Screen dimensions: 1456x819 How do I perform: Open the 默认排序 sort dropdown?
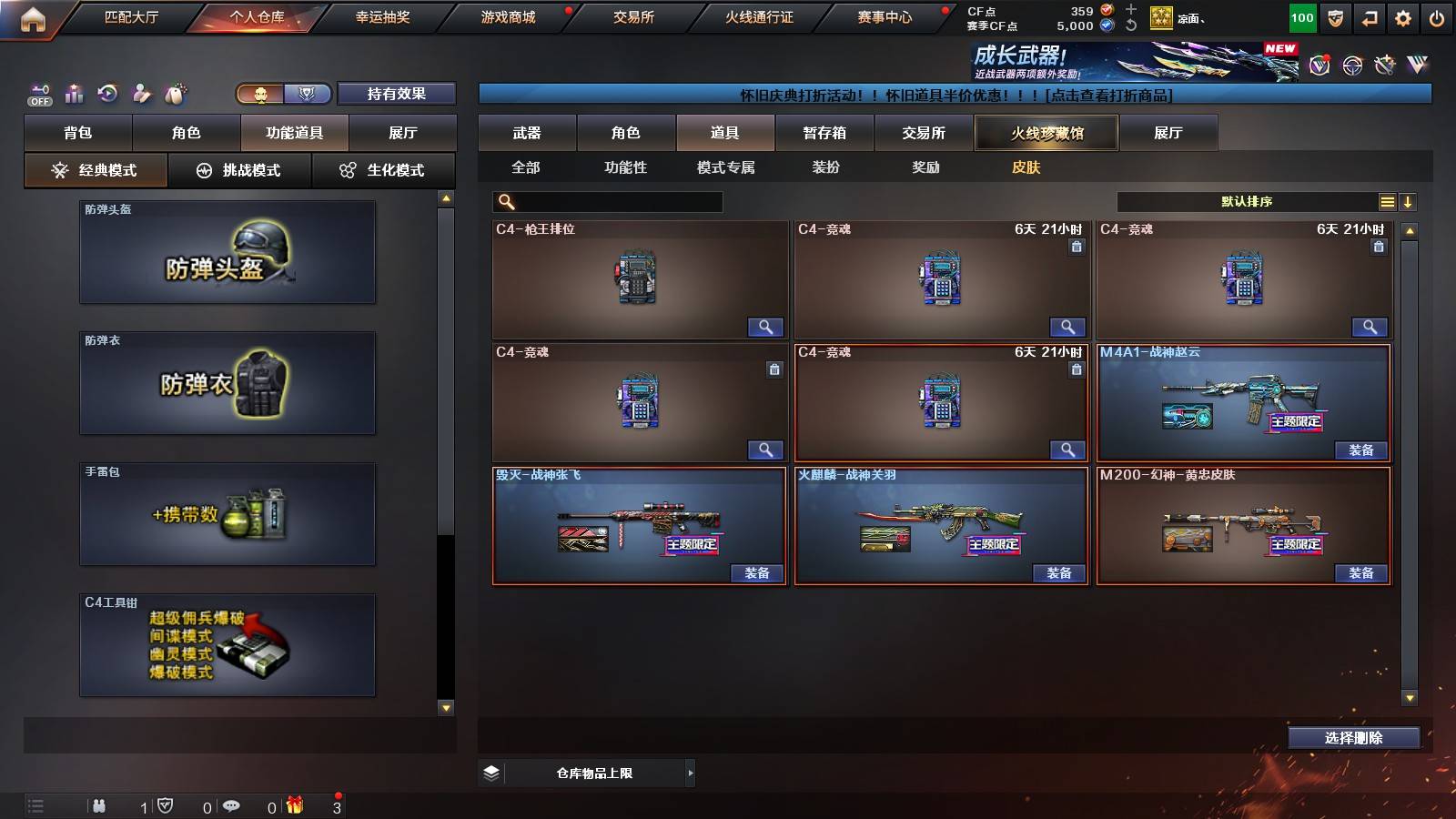click(1247, 201)
